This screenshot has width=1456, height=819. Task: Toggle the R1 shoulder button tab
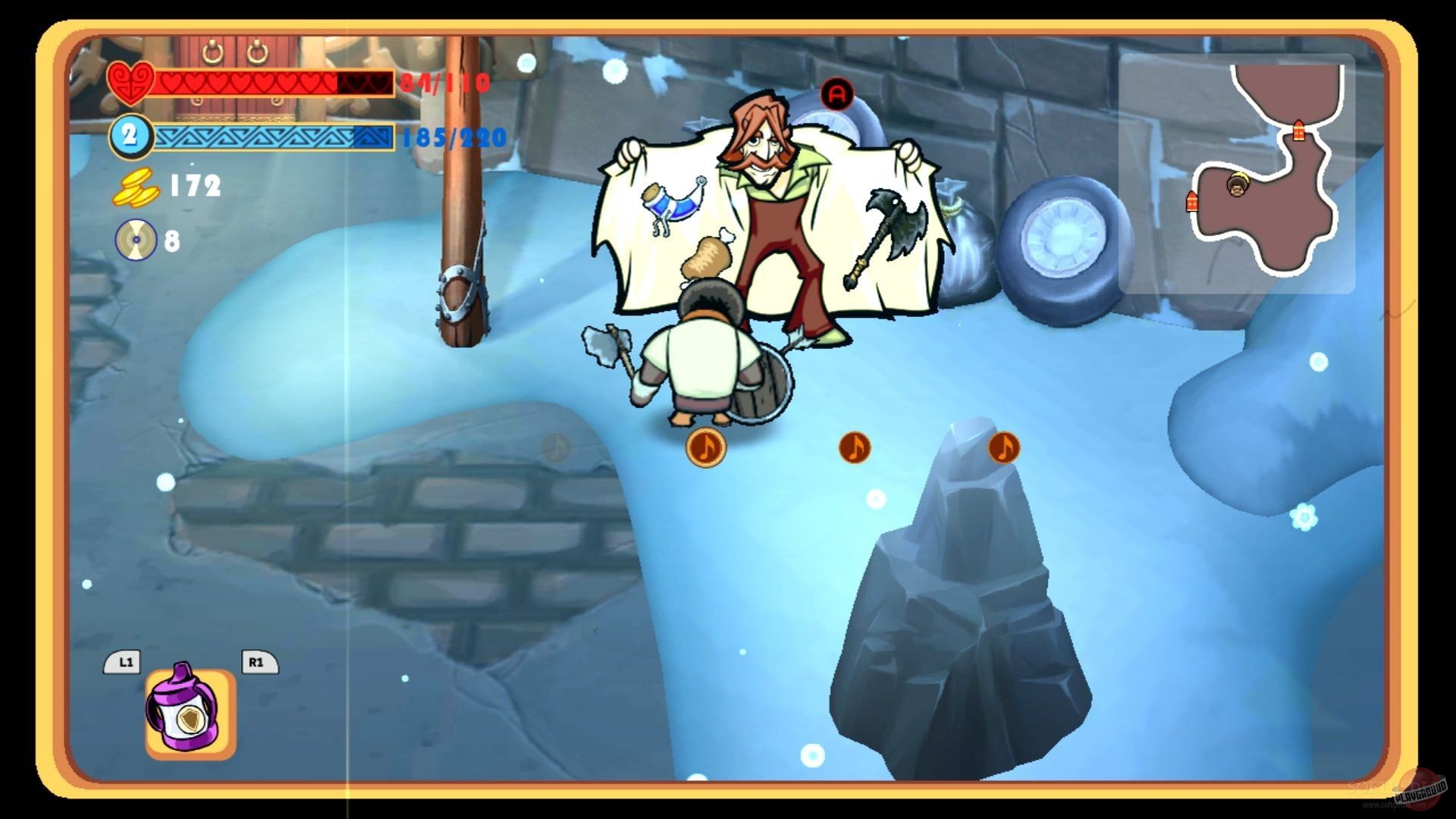coord(257,662)
